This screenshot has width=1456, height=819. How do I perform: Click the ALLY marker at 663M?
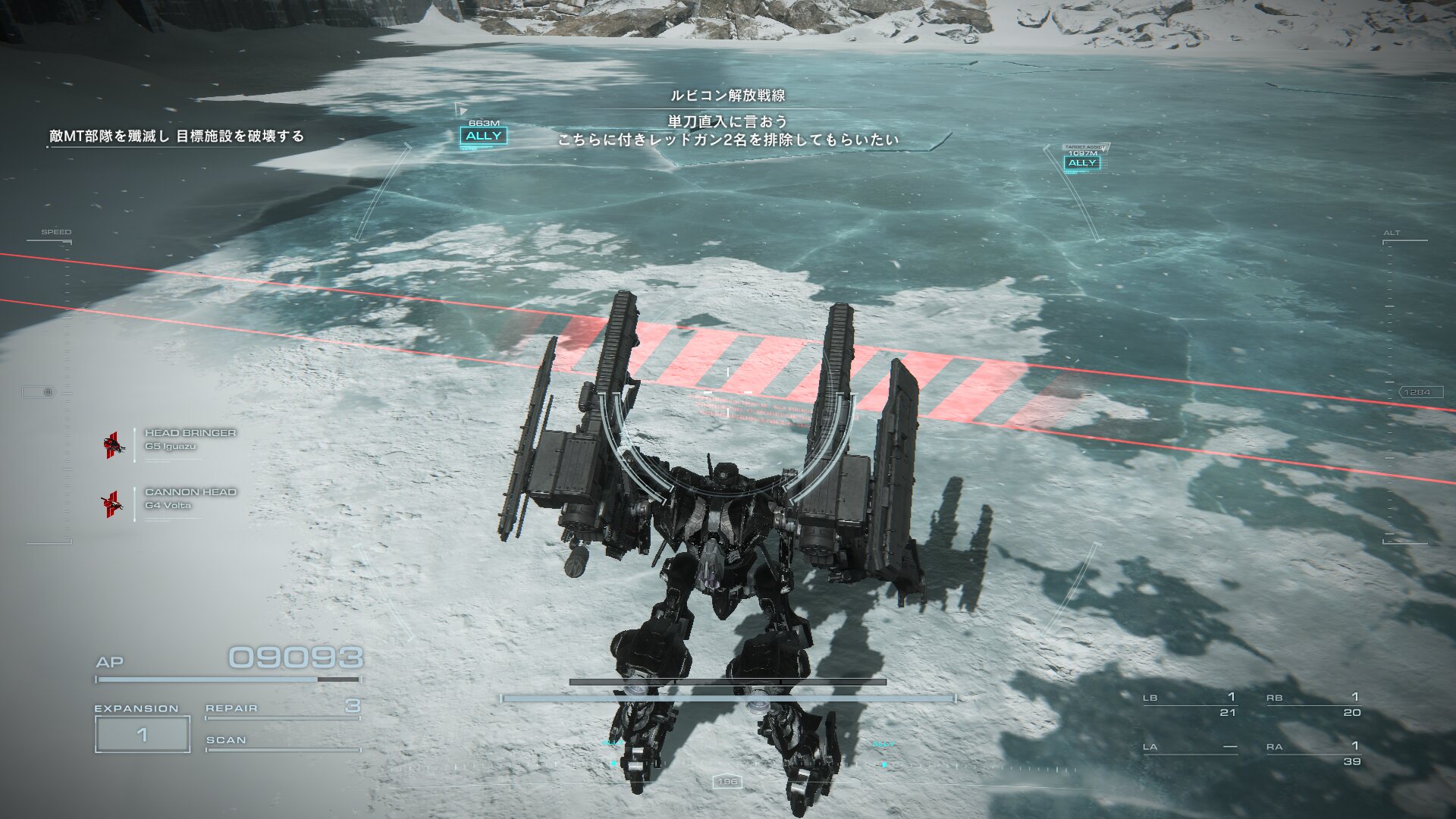(483, 136)
